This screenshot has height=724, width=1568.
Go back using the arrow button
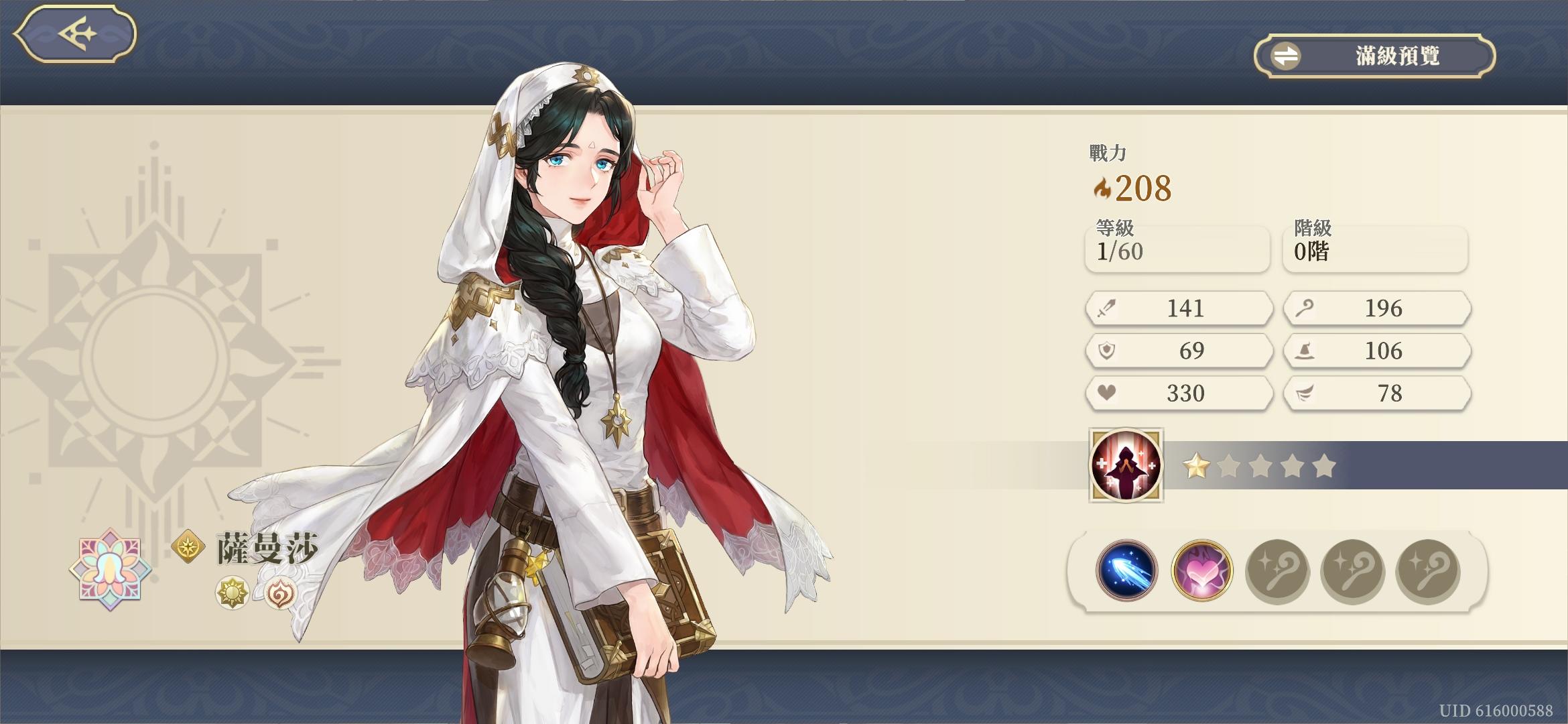(x=75, y=34)
